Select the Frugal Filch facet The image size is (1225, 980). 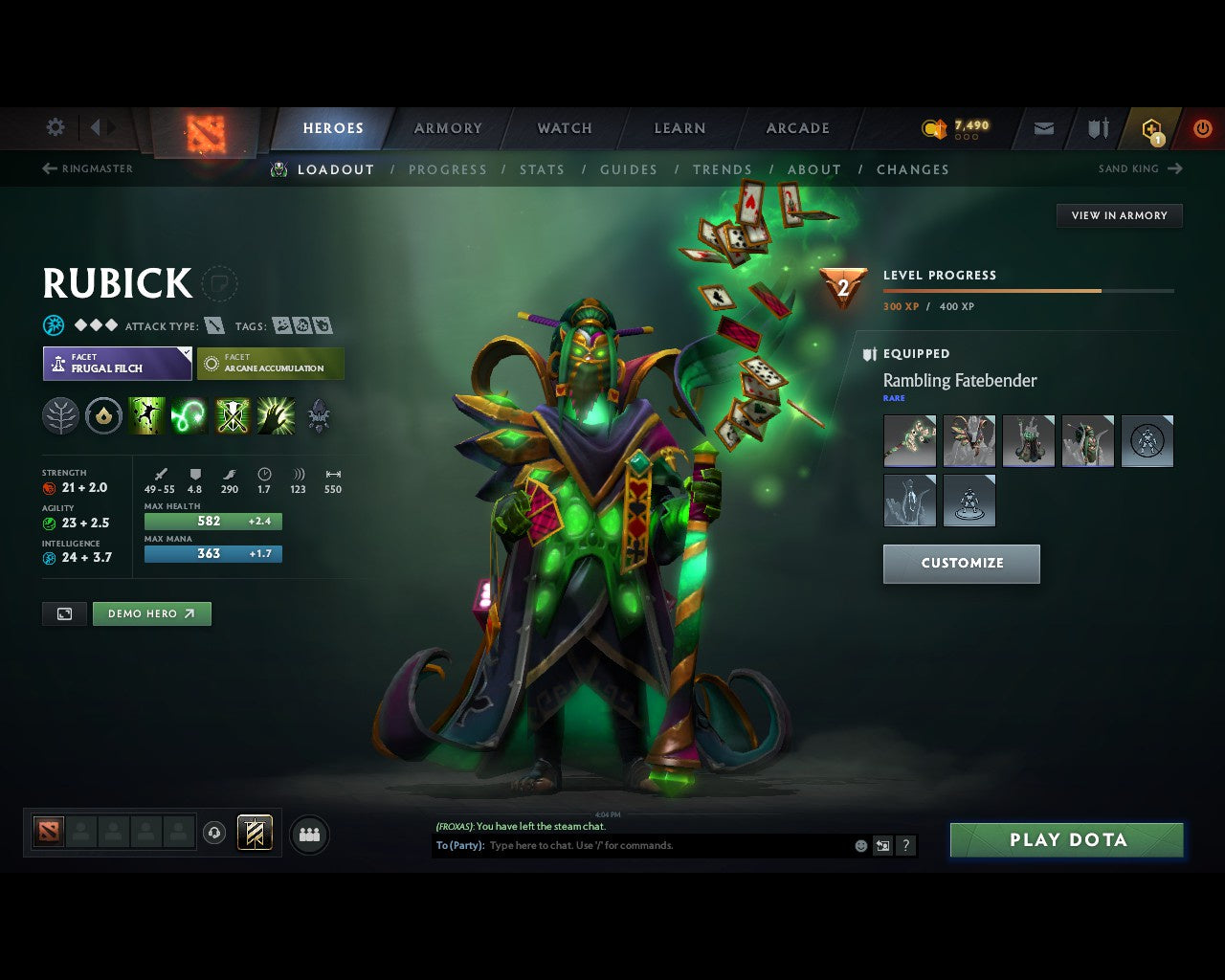click(x=117, y=363)
